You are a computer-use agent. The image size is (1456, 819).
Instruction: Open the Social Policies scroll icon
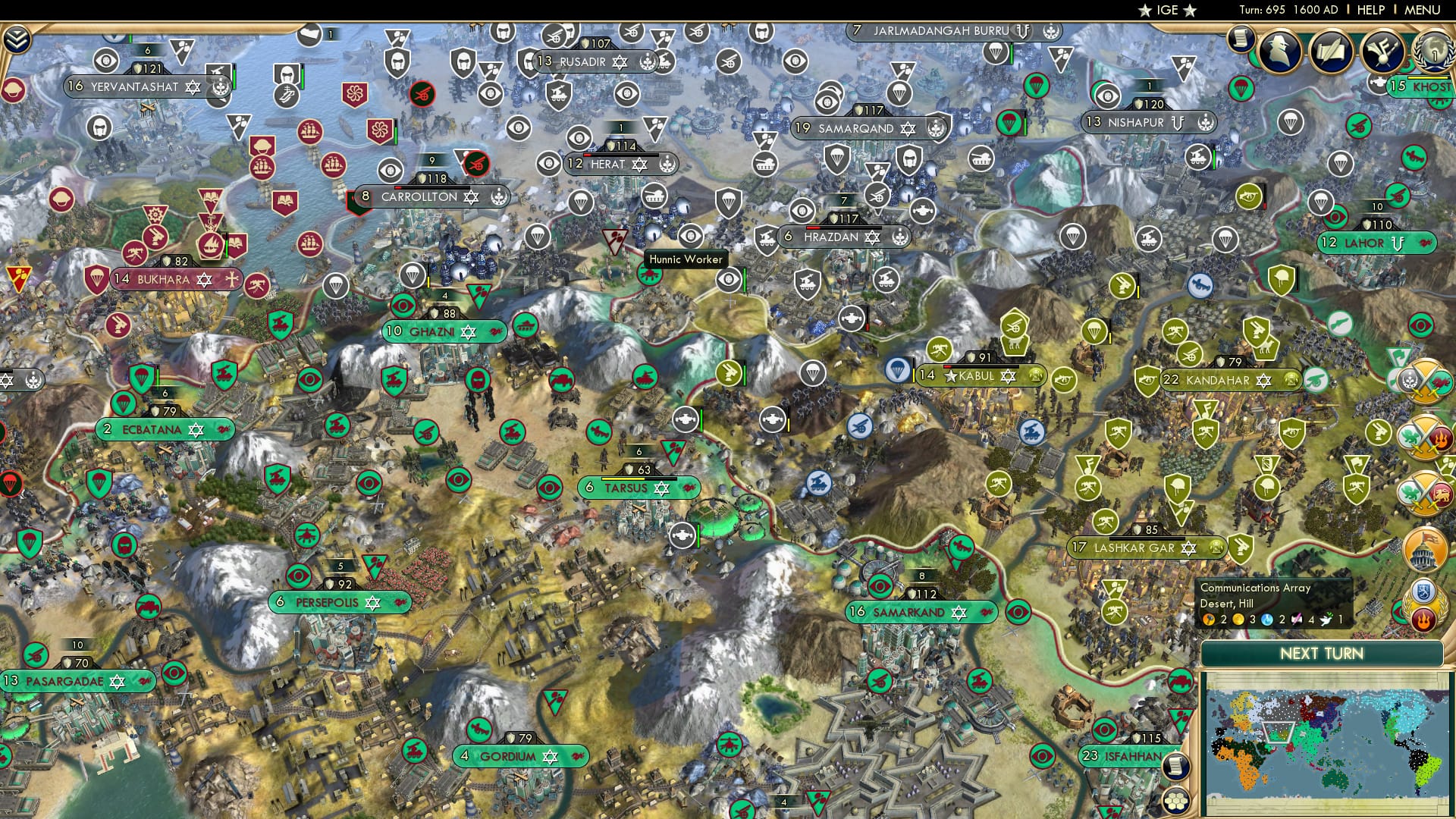point(1332,49)
